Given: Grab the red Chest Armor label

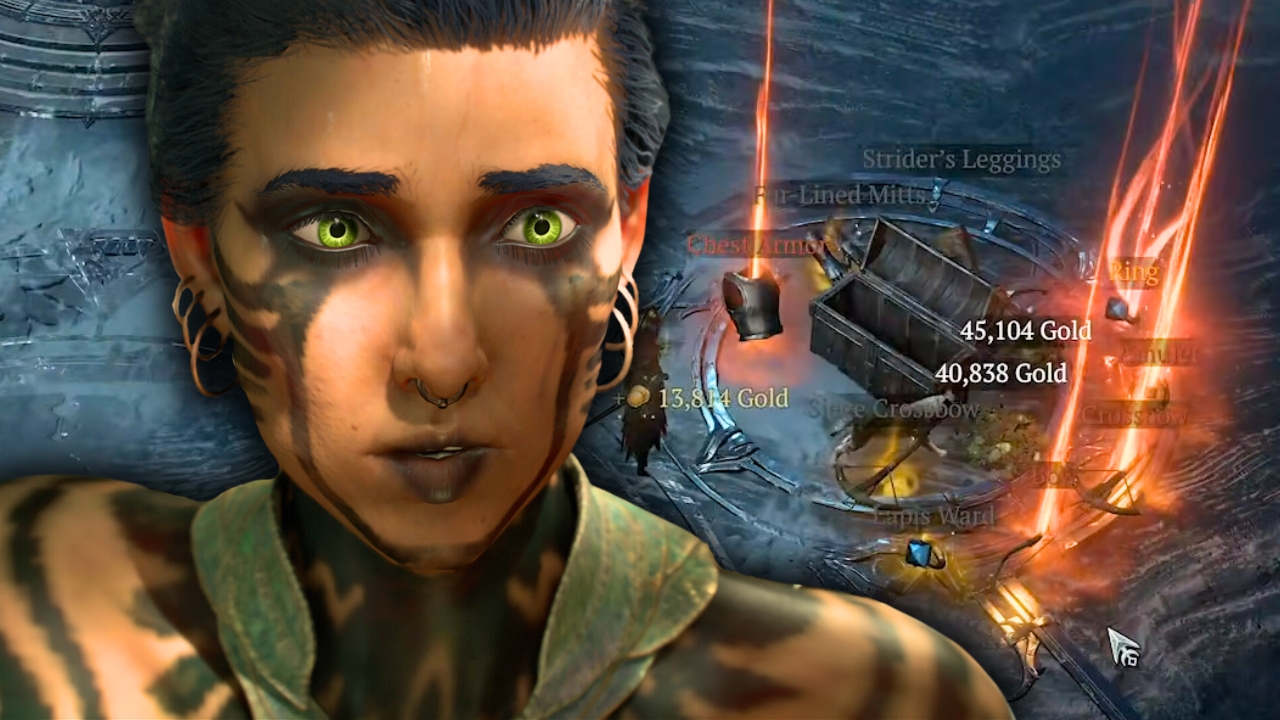Looking at the screenshot, I should 756,245.
